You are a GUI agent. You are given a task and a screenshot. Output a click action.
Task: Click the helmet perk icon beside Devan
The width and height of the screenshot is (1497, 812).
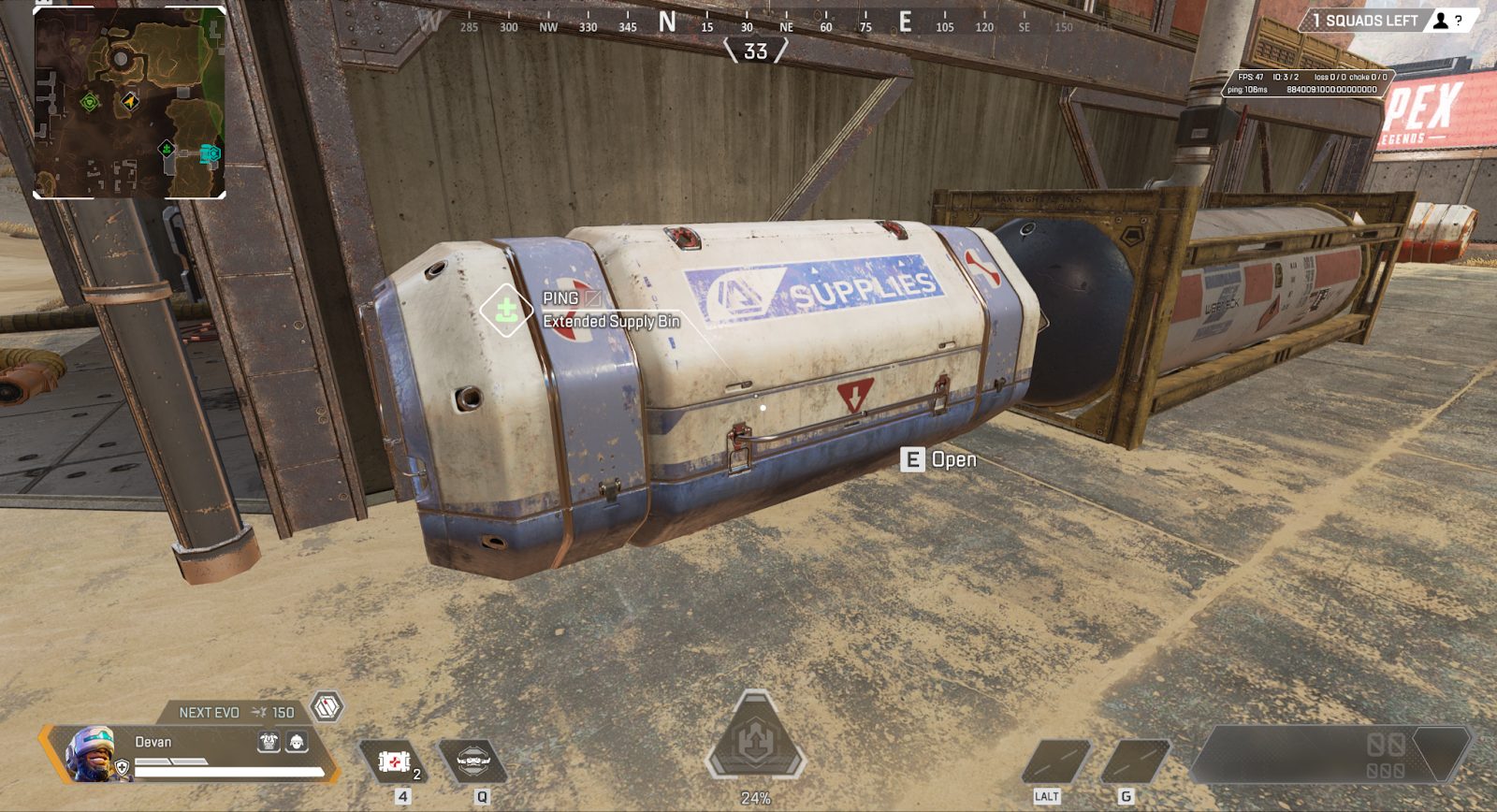point(297,742)
